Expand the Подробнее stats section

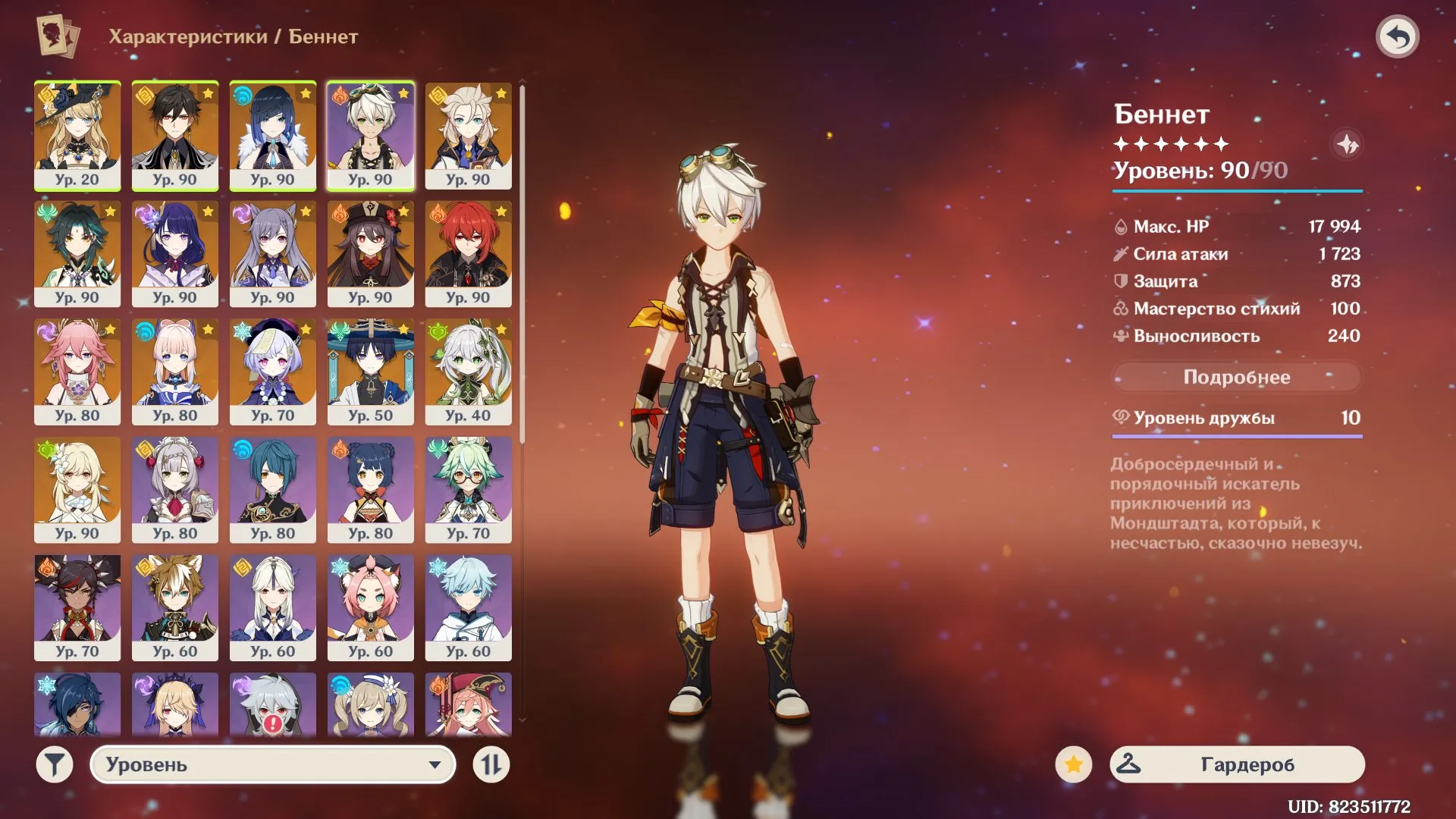[x=1238, y=377]
